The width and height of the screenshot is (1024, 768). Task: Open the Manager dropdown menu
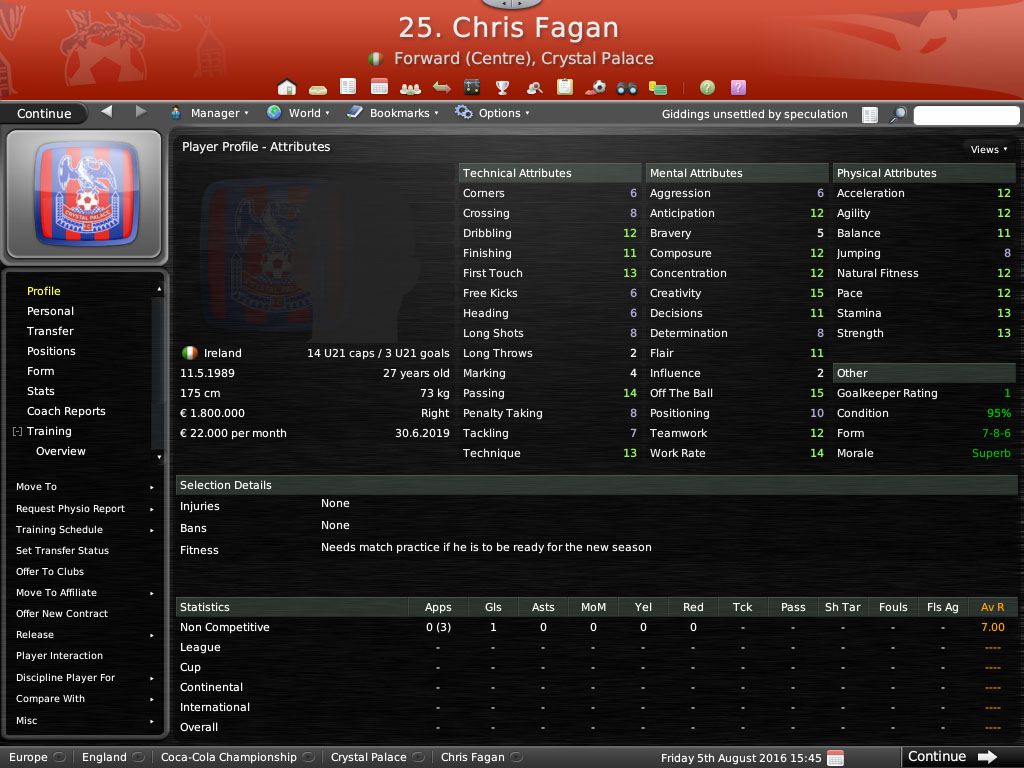[x=210, y=114]
